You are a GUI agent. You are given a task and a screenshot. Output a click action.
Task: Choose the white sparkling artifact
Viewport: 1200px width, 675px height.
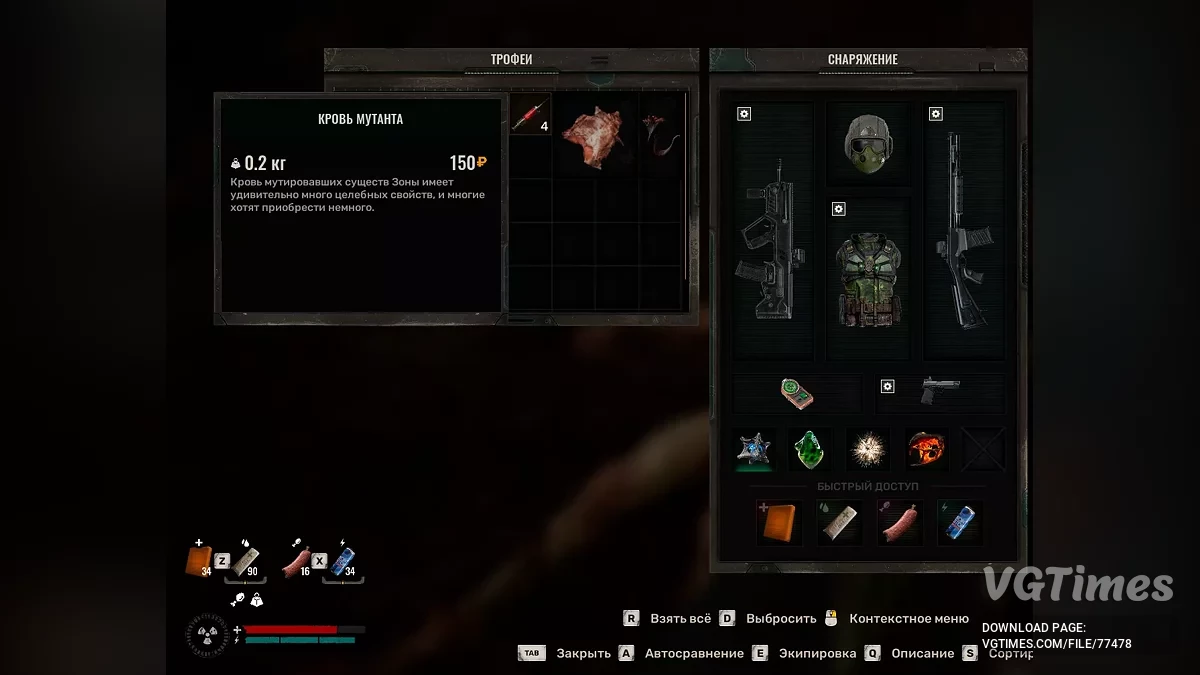pos(867,449)
